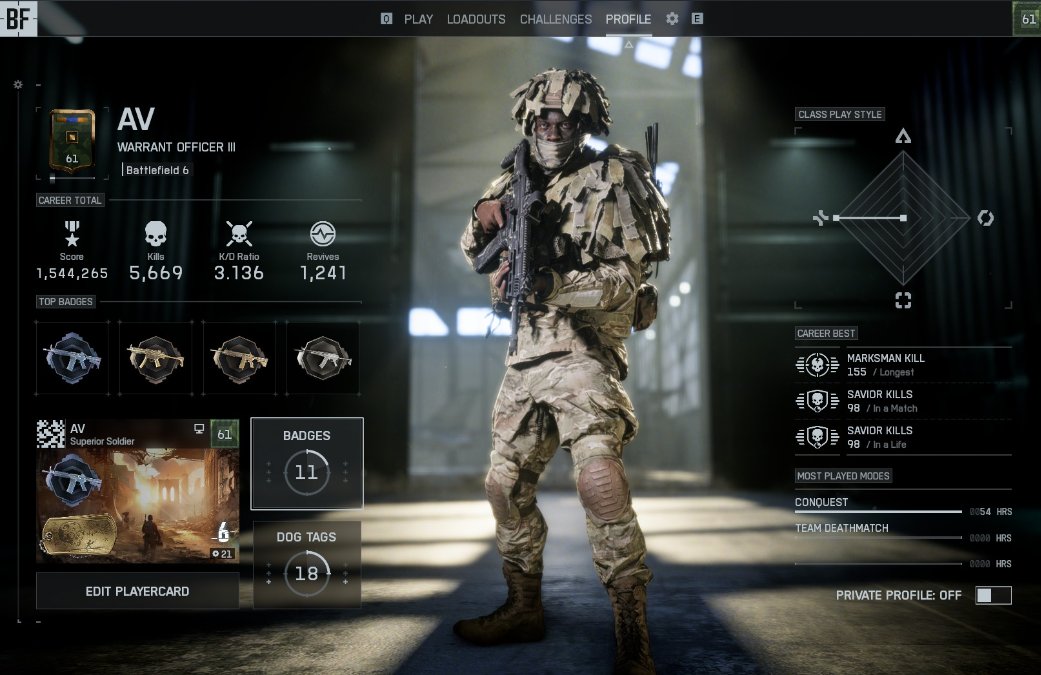Click the rank 61 emblem beside the name
This screenshot has height=675, width=1041.
pos(72,141)
